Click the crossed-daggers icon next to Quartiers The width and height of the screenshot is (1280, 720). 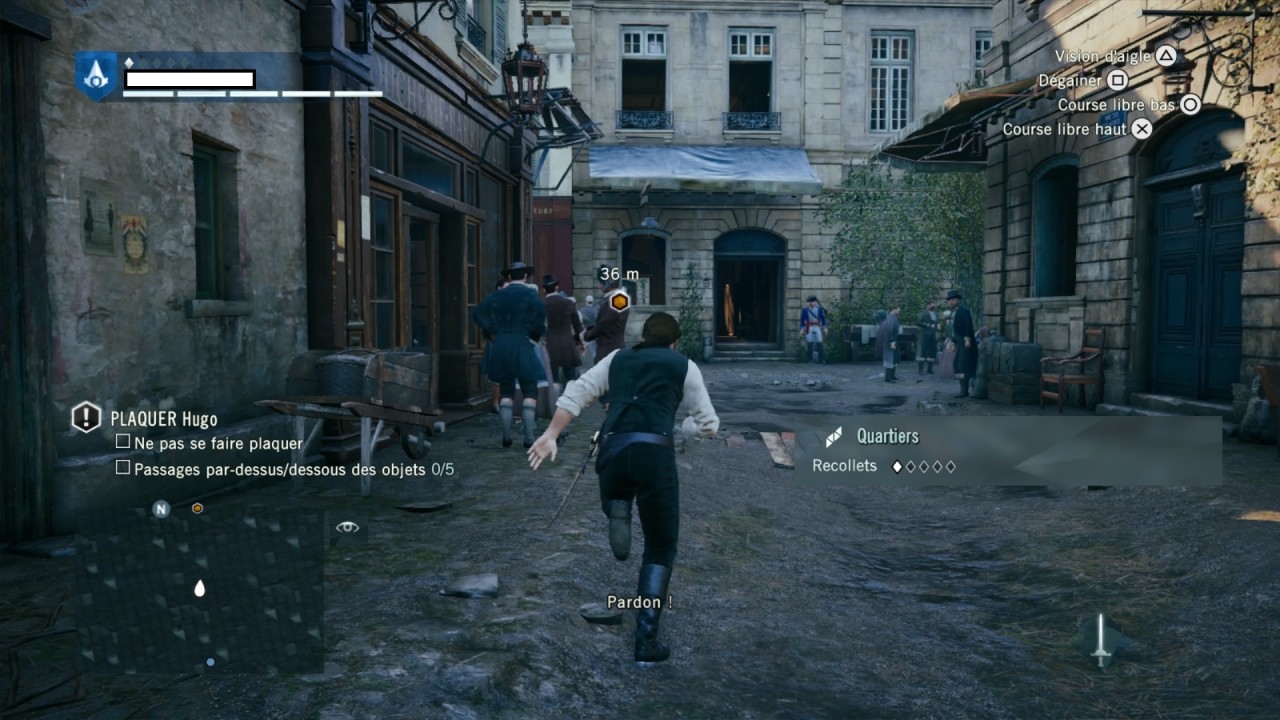[x=832, y=436]
